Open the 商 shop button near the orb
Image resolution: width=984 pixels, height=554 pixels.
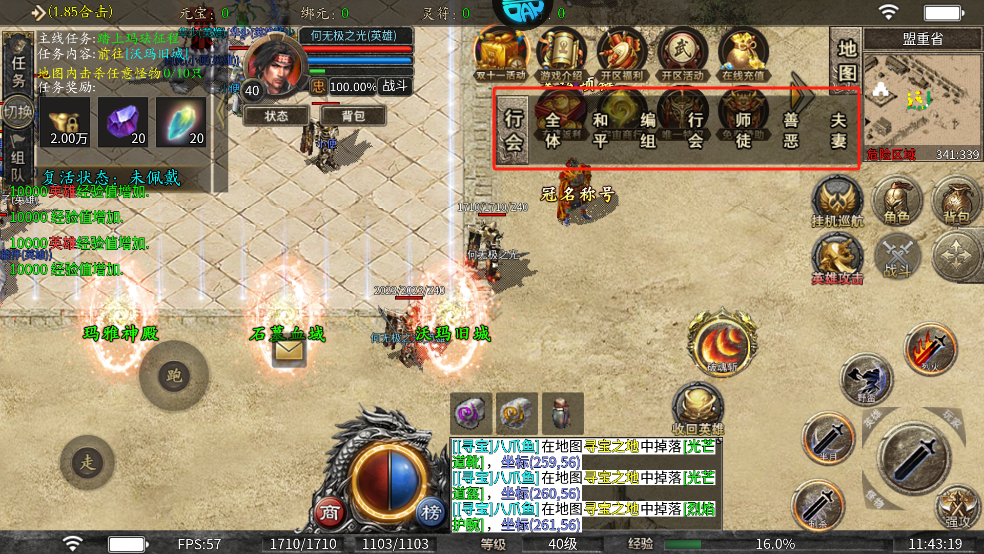(x=328, y=511)
